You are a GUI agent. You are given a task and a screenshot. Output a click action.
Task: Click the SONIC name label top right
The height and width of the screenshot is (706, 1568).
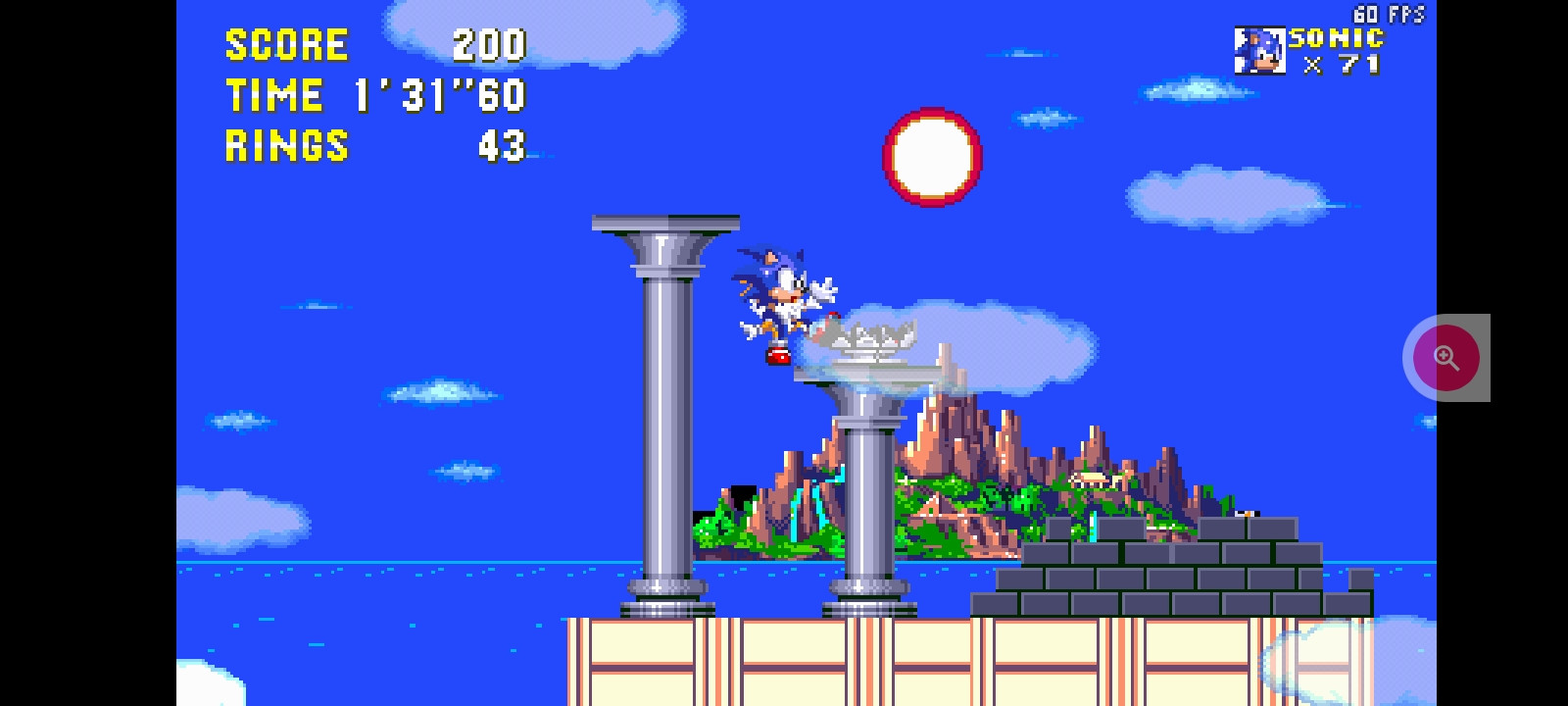tap(1335, 39)
